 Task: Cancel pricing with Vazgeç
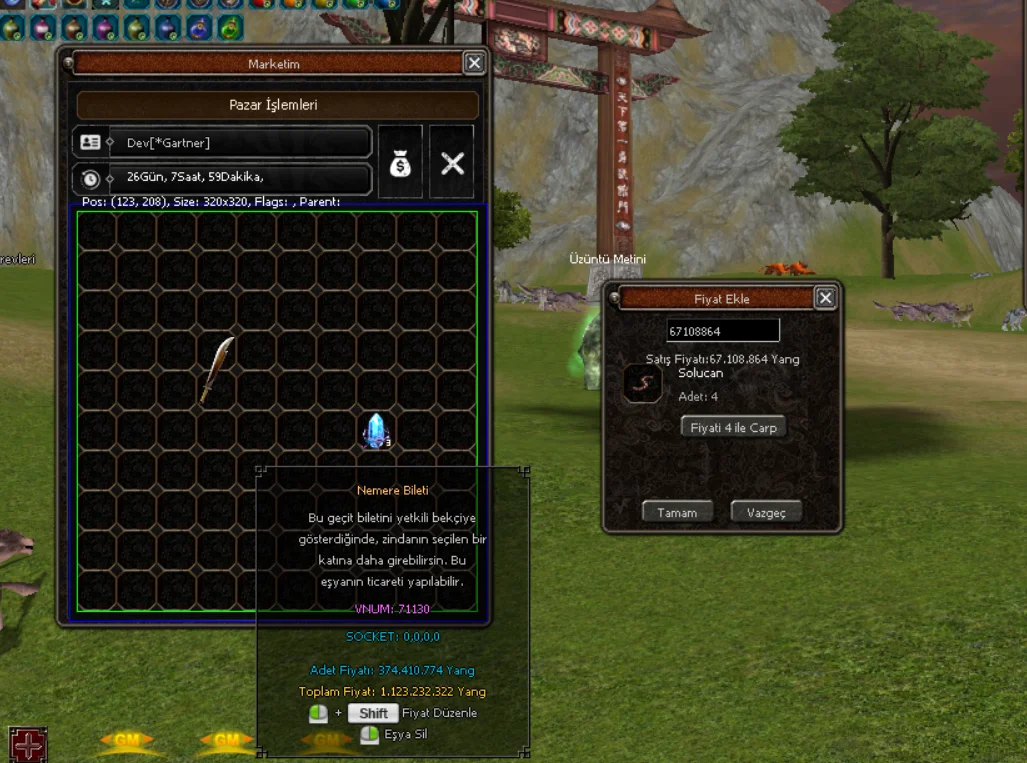click(766, 512)
